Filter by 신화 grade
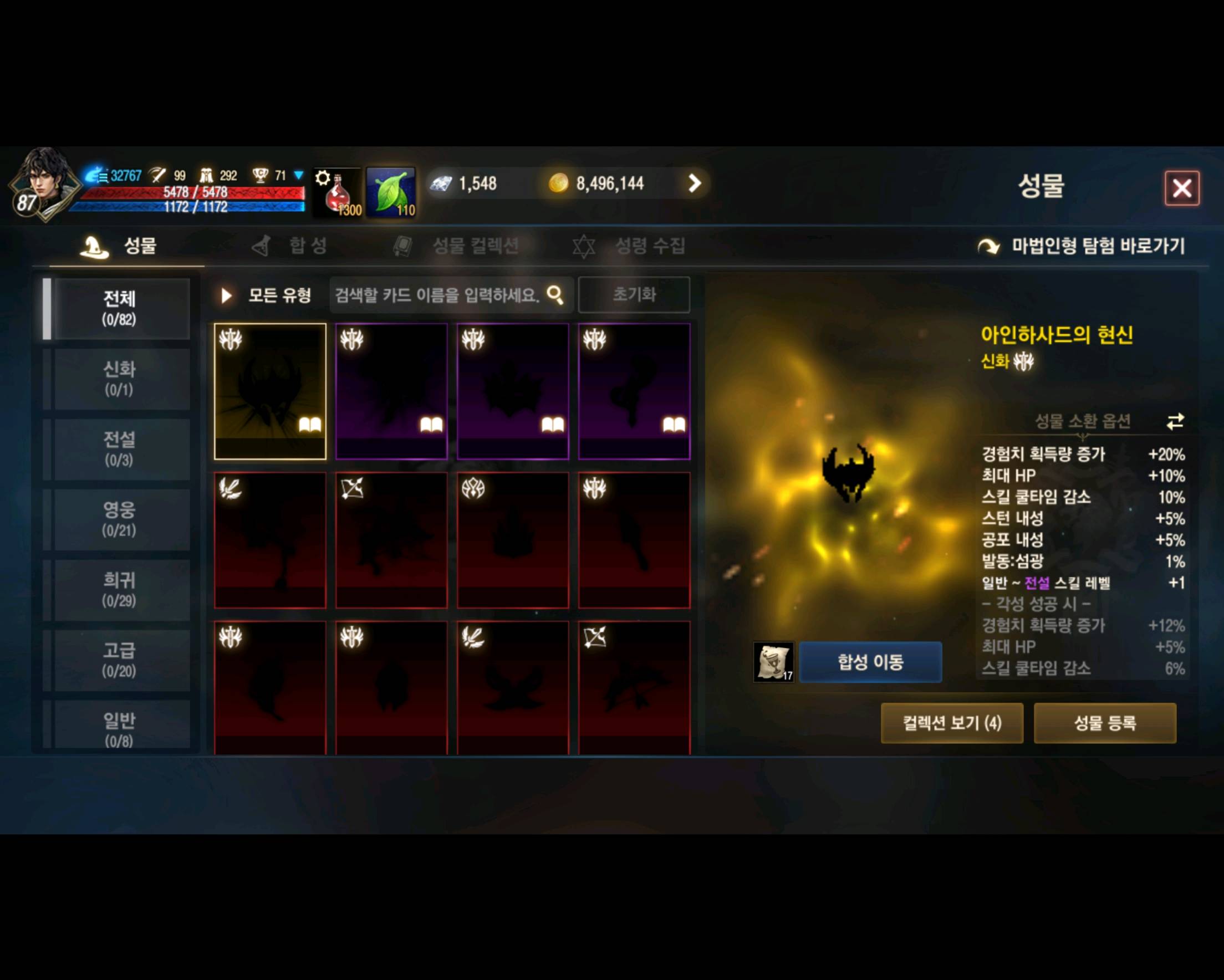Viewport: 1224px width, 980px height. click(119, 379)
